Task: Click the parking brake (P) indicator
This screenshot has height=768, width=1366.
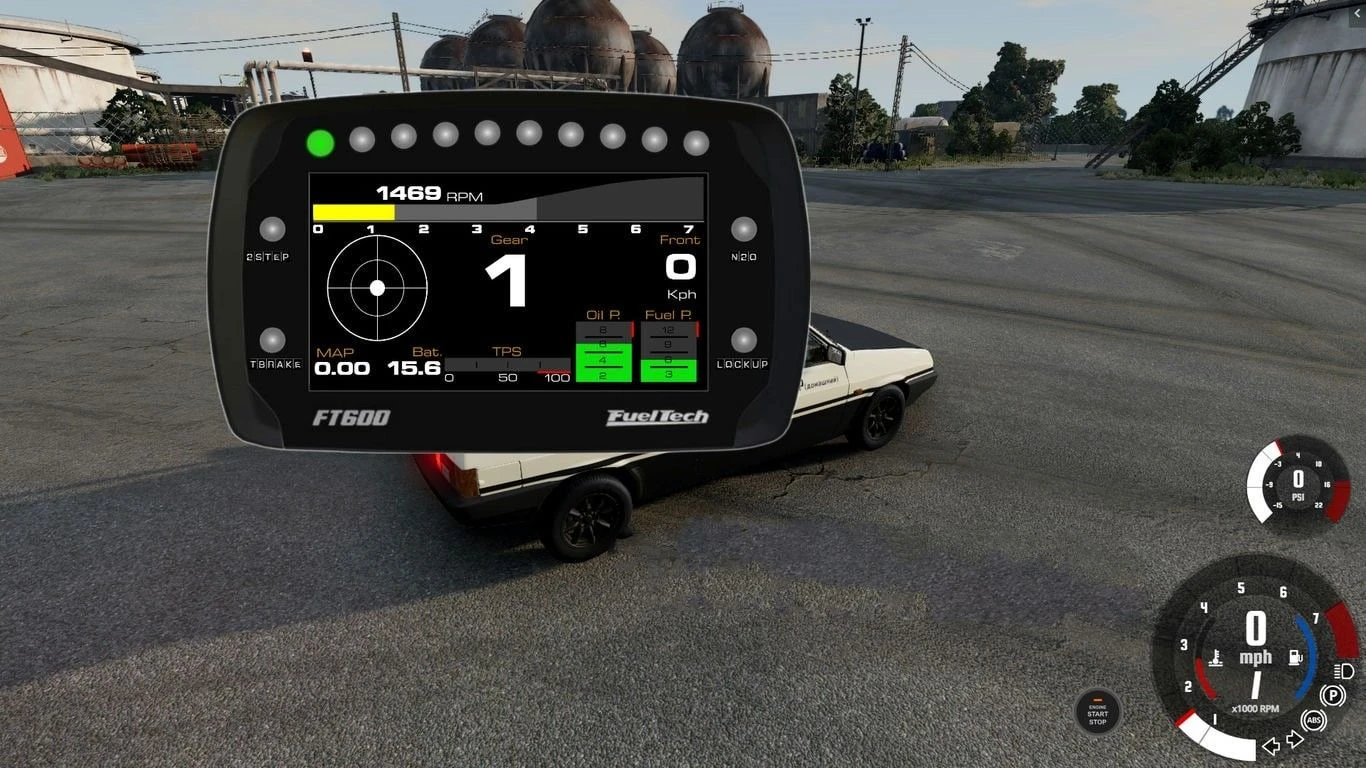Action: coord(1331,693)
